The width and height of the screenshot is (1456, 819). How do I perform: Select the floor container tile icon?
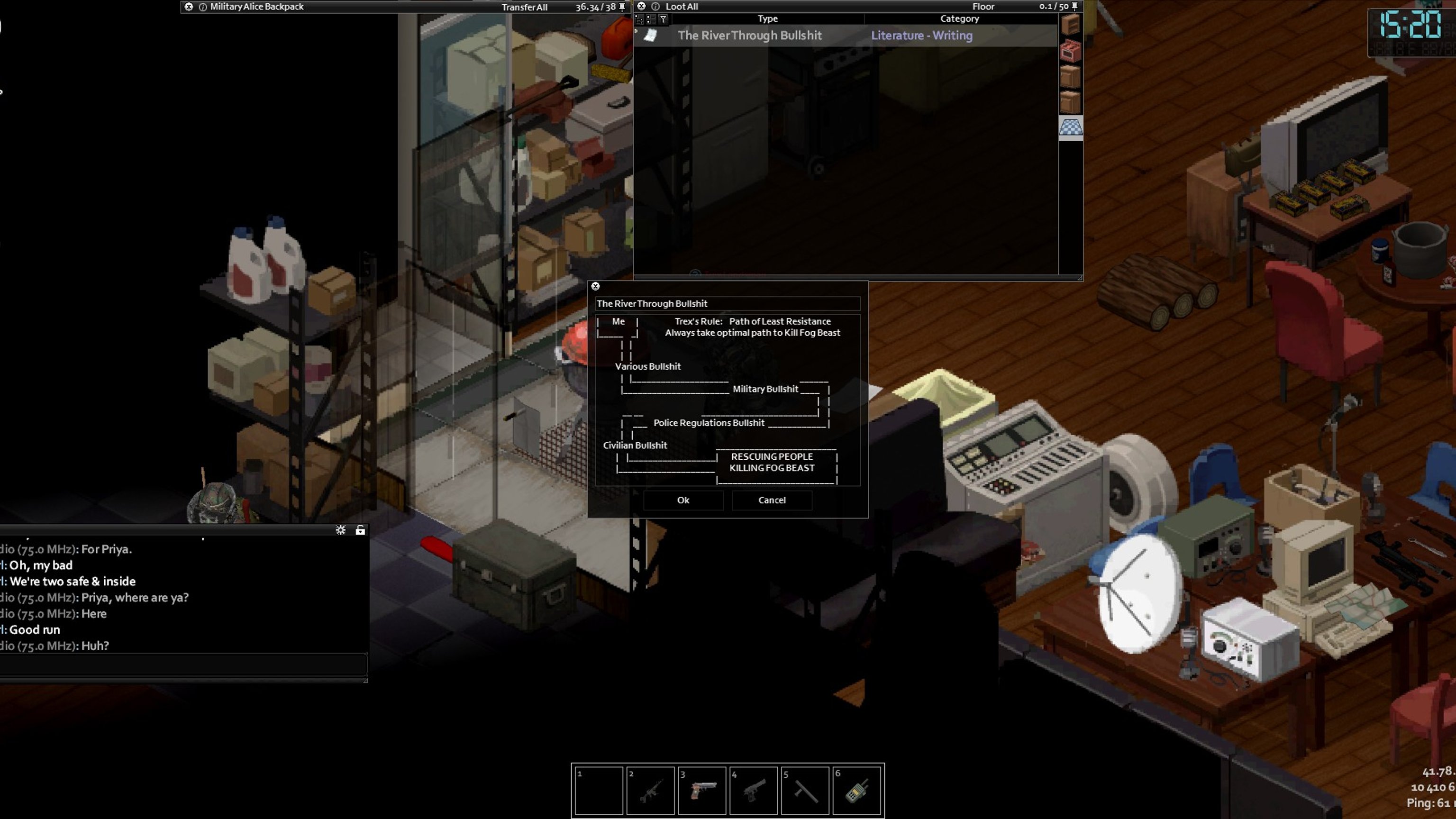pos(1071,128)
